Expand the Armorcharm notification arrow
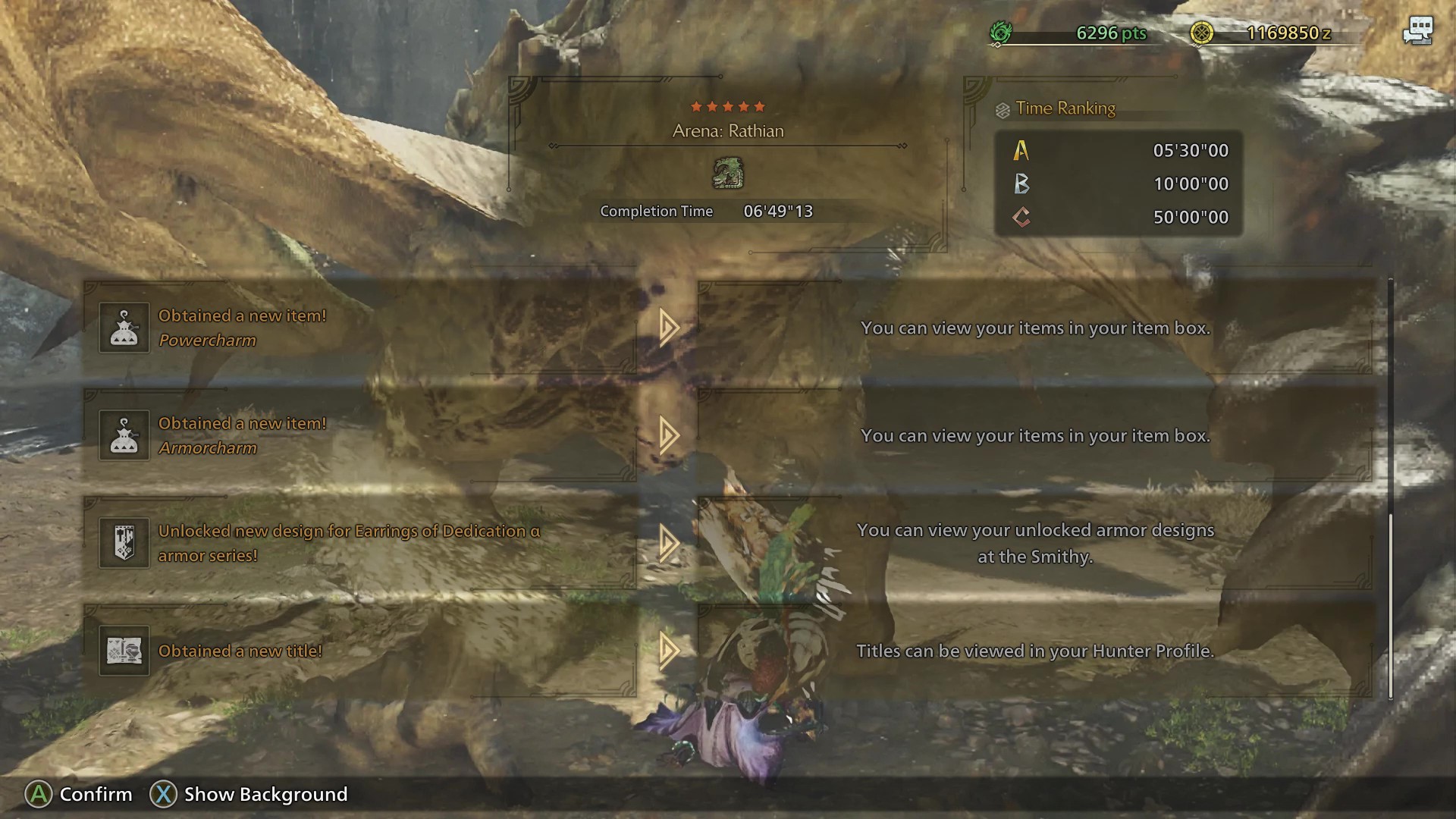Screen dimensions: 1456x819 coord(667,435)
